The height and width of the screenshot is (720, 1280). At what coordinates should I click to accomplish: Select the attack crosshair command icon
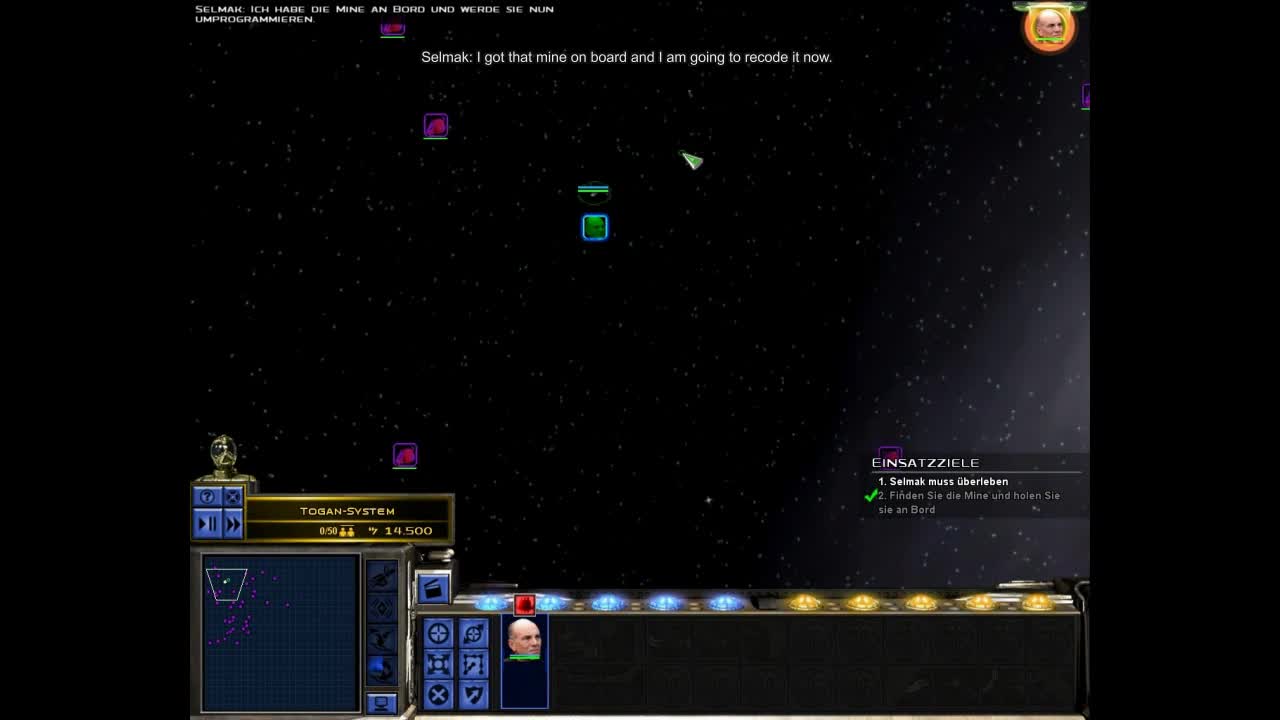click(x=438, y=631)
